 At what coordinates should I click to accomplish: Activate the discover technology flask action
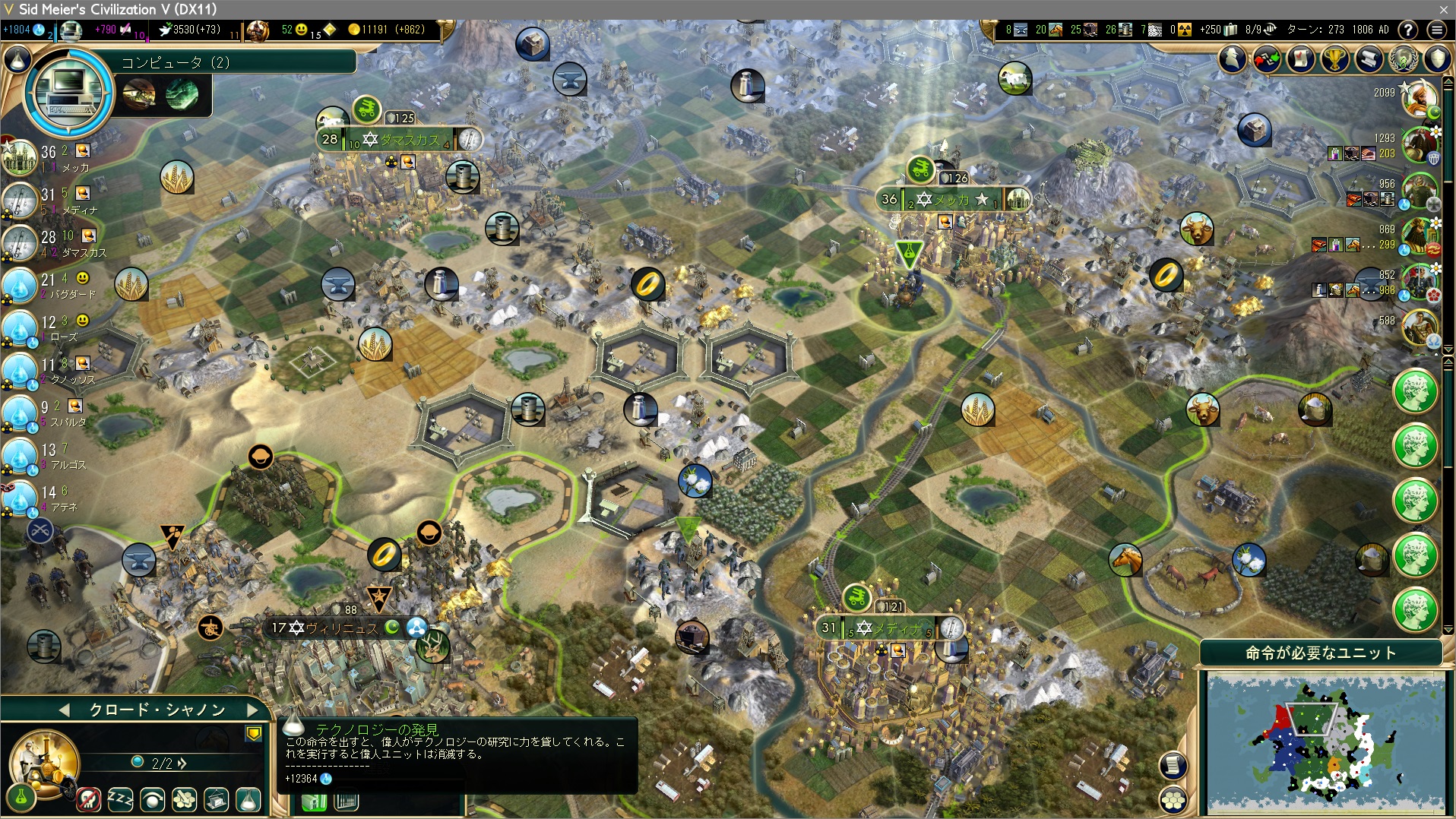(248, 798)
